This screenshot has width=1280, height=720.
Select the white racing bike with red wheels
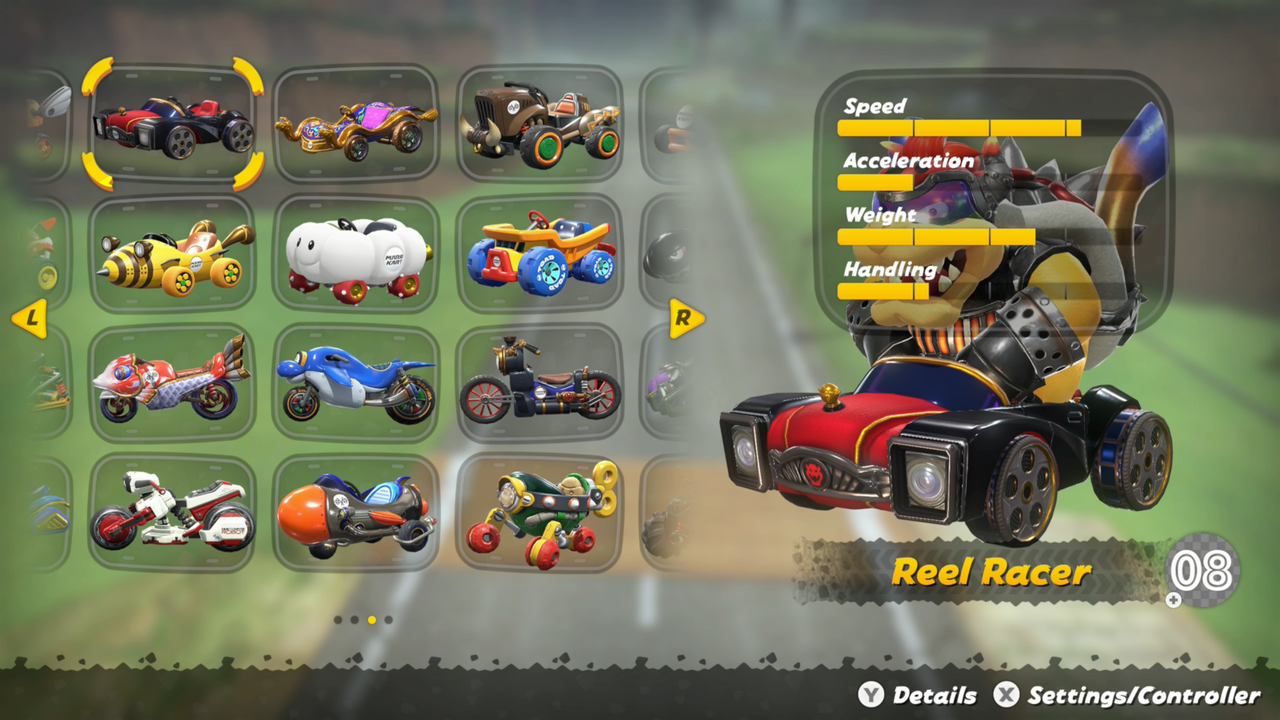pyautogui.click(x=172, y=510)
